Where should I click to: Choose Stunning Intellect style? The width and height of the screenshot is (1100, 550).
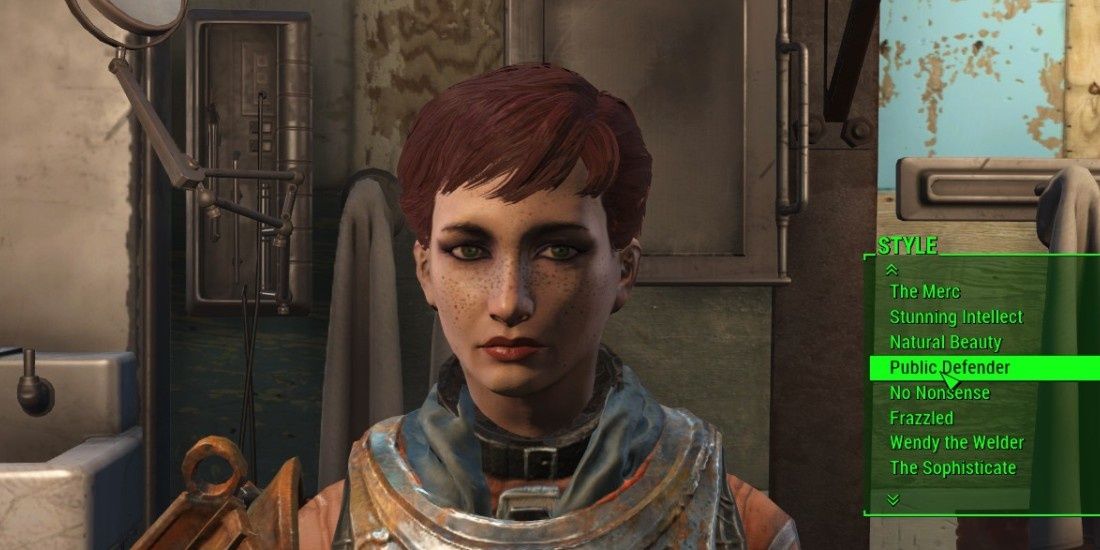click(x=956, y=317)
